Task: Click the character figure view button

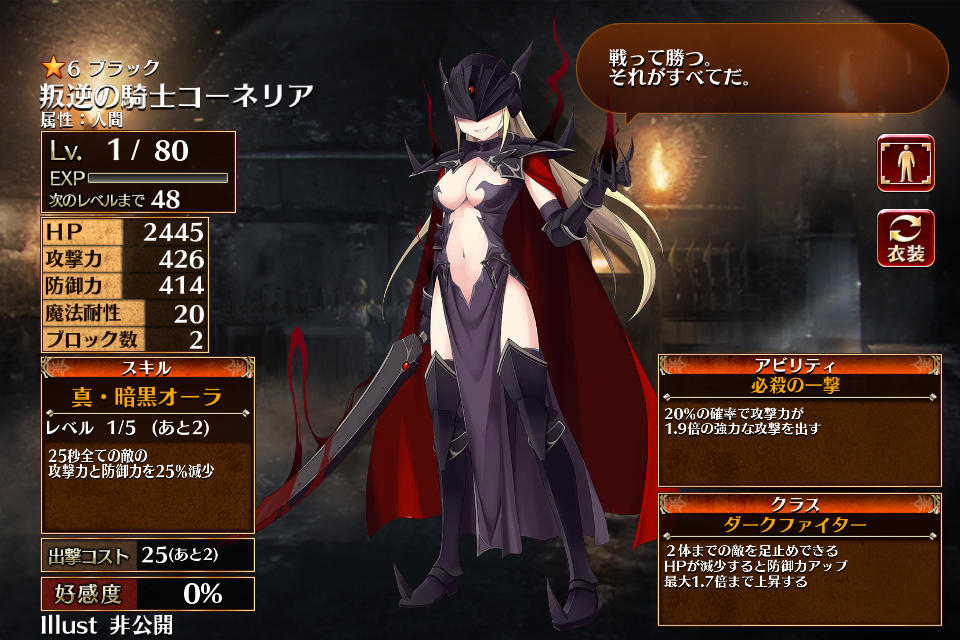Action: point(906,163)
